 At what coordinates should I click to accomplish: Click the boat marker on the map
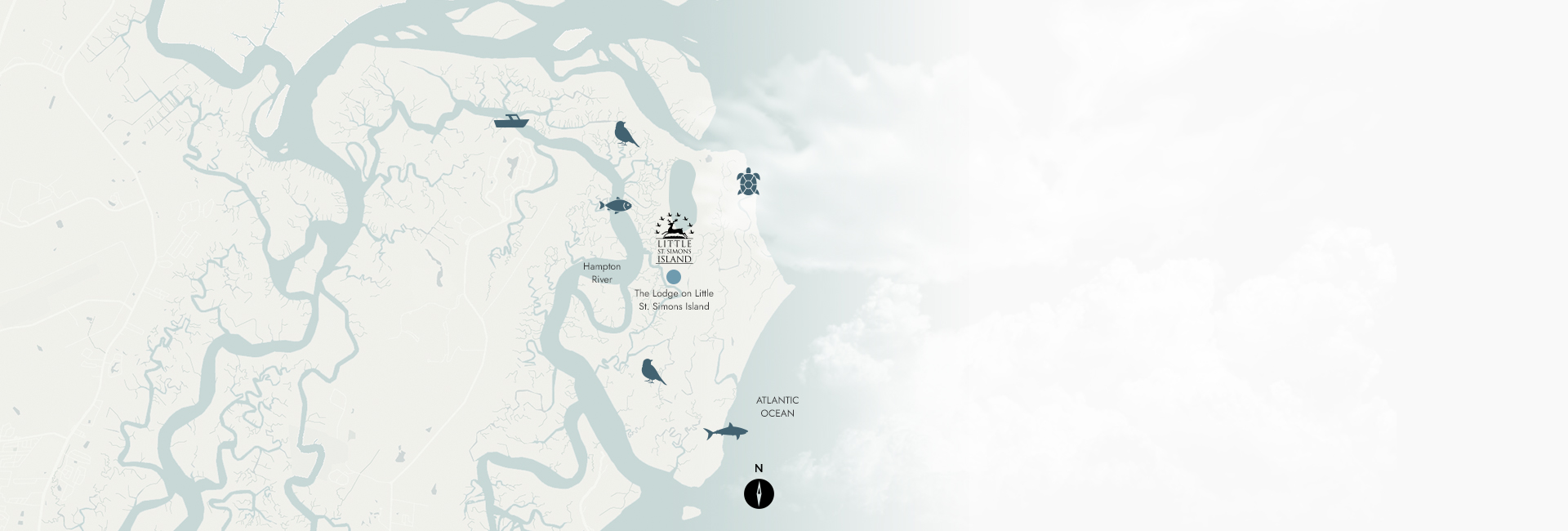click(x=511, y=122)
